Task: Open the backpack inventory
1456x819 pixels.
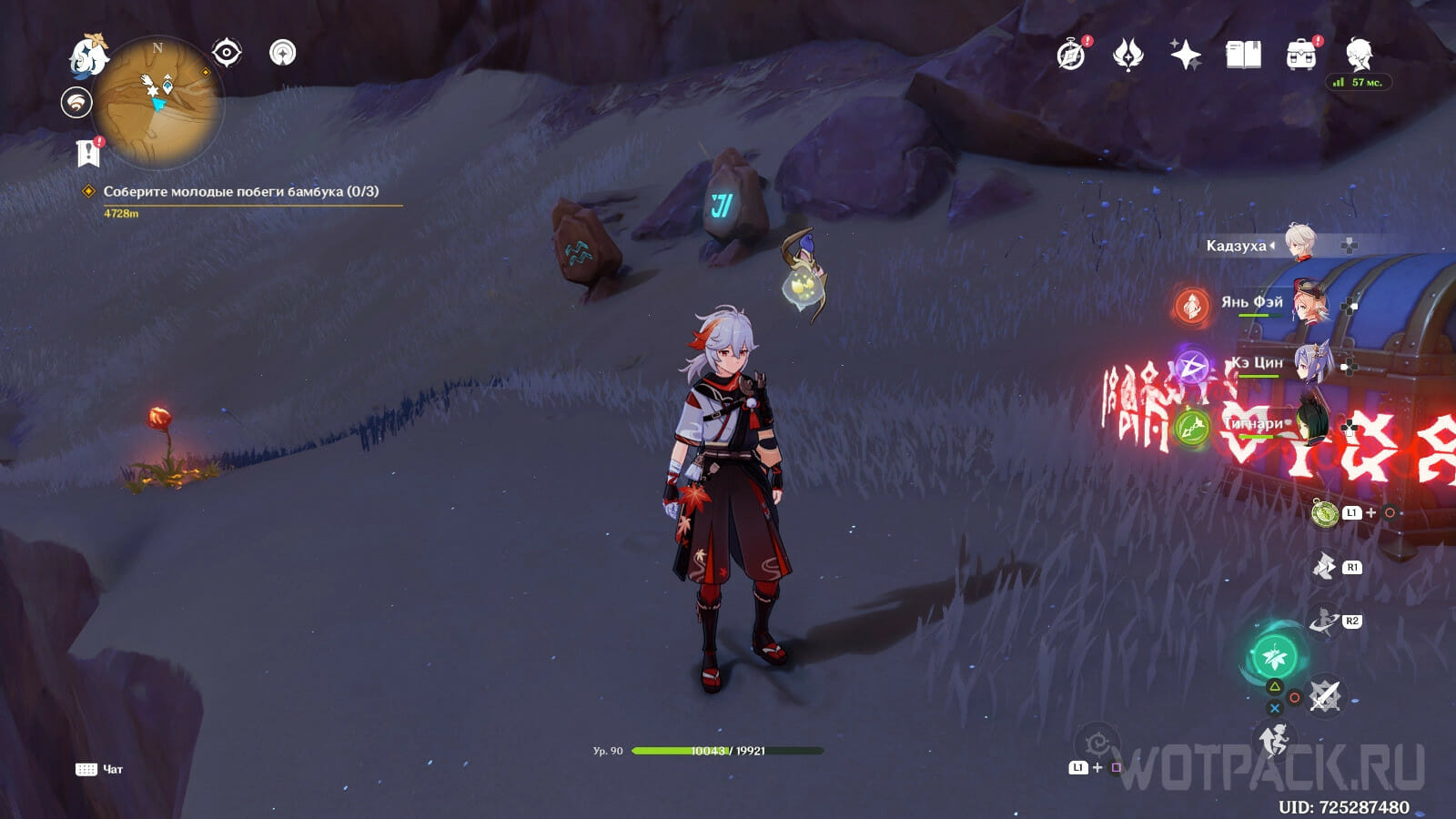Action: pos(1301,56)
